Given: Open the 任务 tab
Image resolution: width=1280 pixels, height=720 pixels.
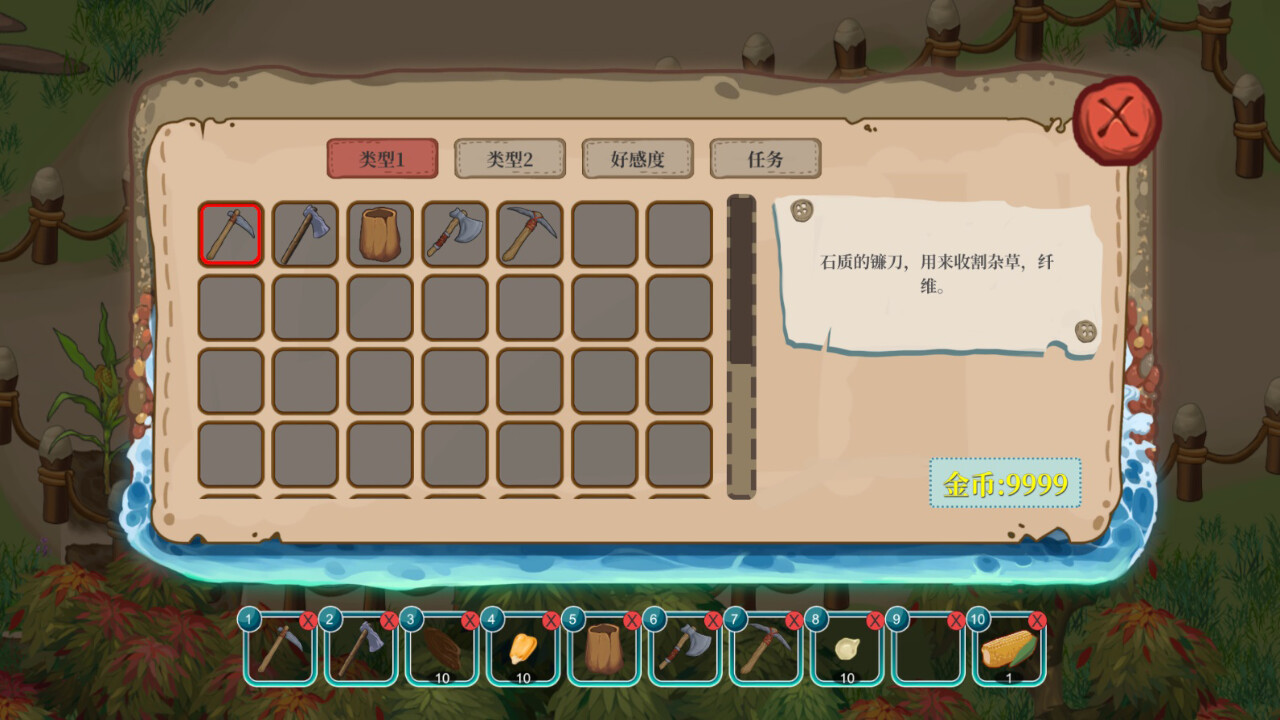Looking at the screenshot, I should [766, 159].
